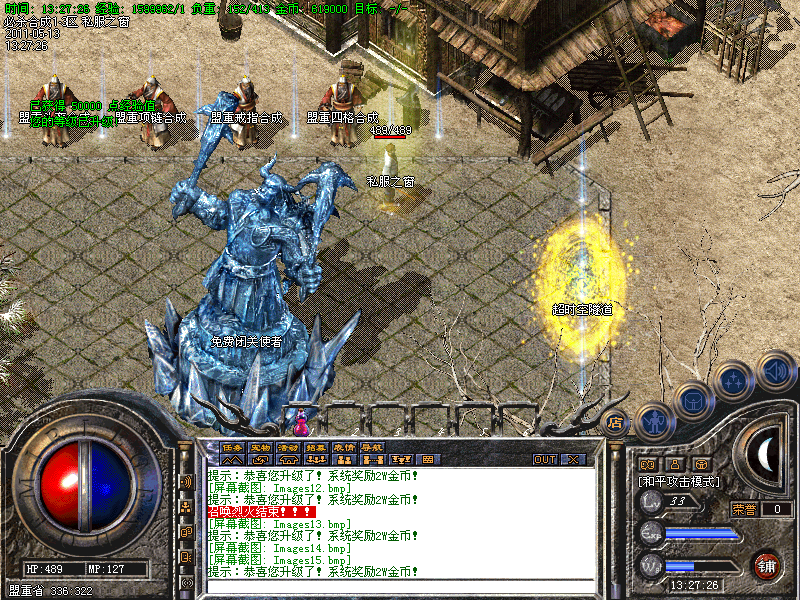
Task: Open the 任务 quest tab
Action: tap(232, 447)
